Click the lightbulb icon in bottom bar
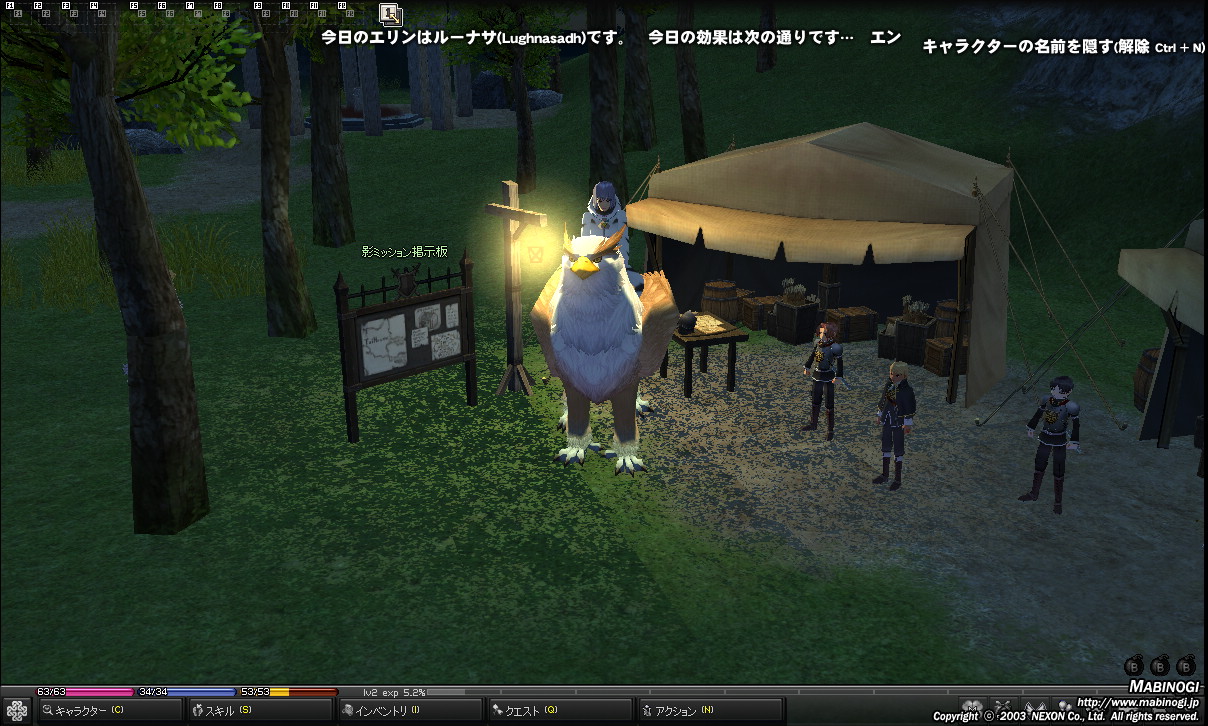 pyautogui.click(x=1065, y=706)
